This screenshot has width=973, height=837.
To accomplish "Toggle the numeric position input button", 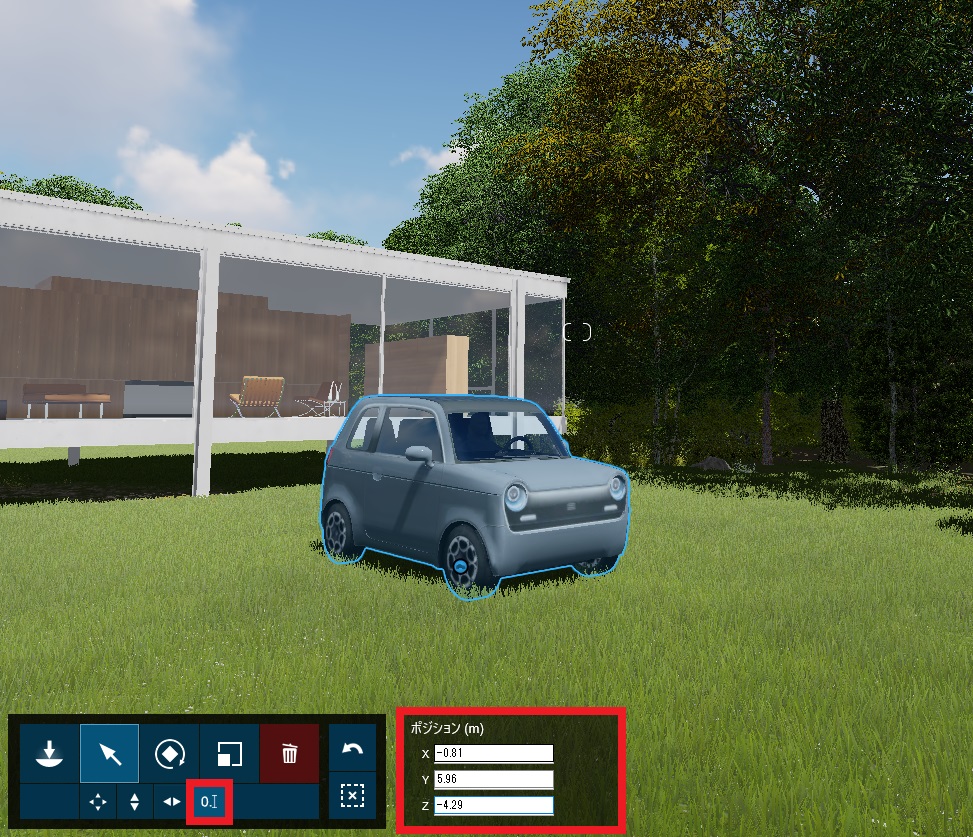I will pyautogui.click(x=210, y=801).
